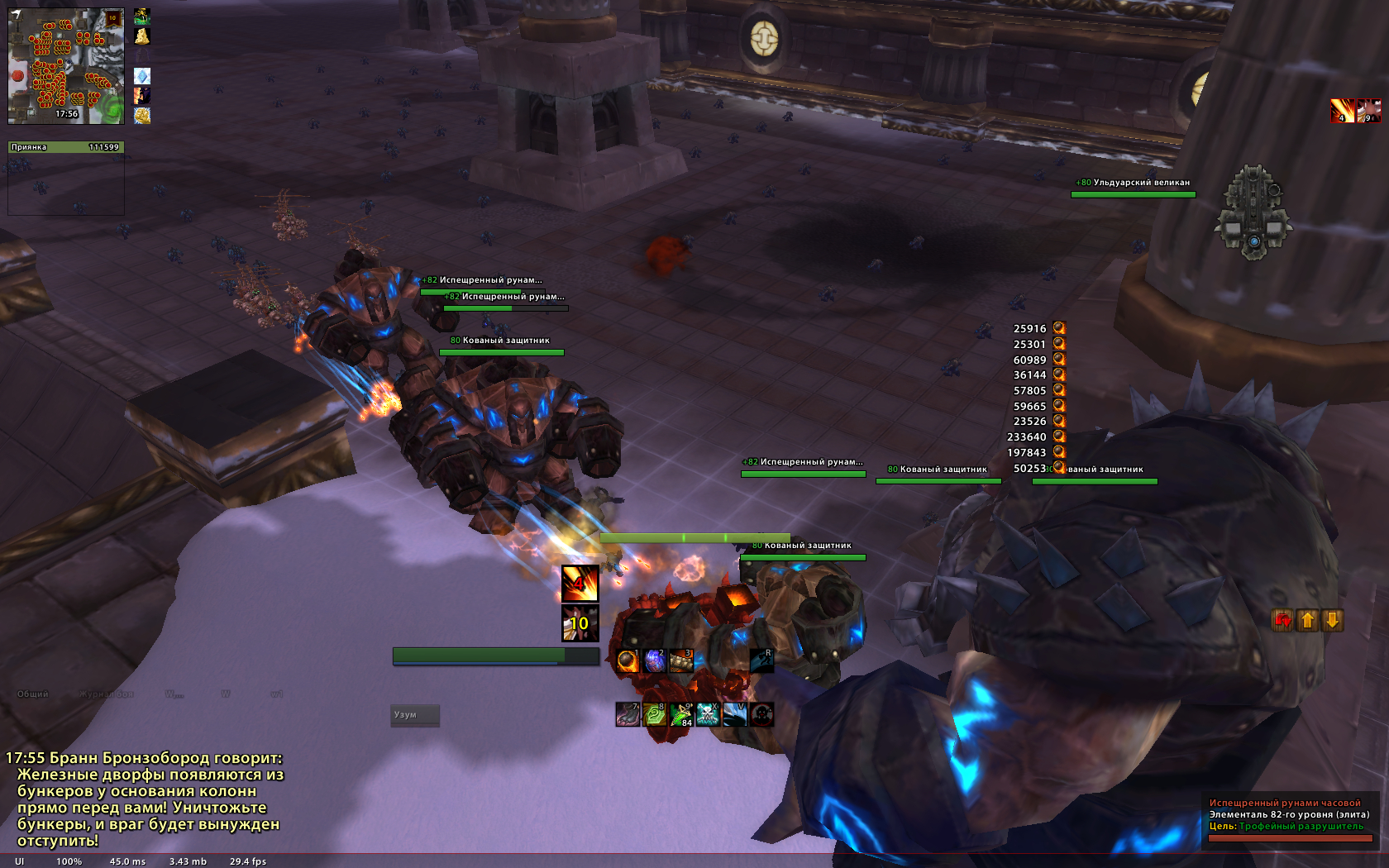Image resolution: width=1389 pixels, height=868 pixels.
Task: Select Приянка's row in the damage meter
Action: [65, 147]
